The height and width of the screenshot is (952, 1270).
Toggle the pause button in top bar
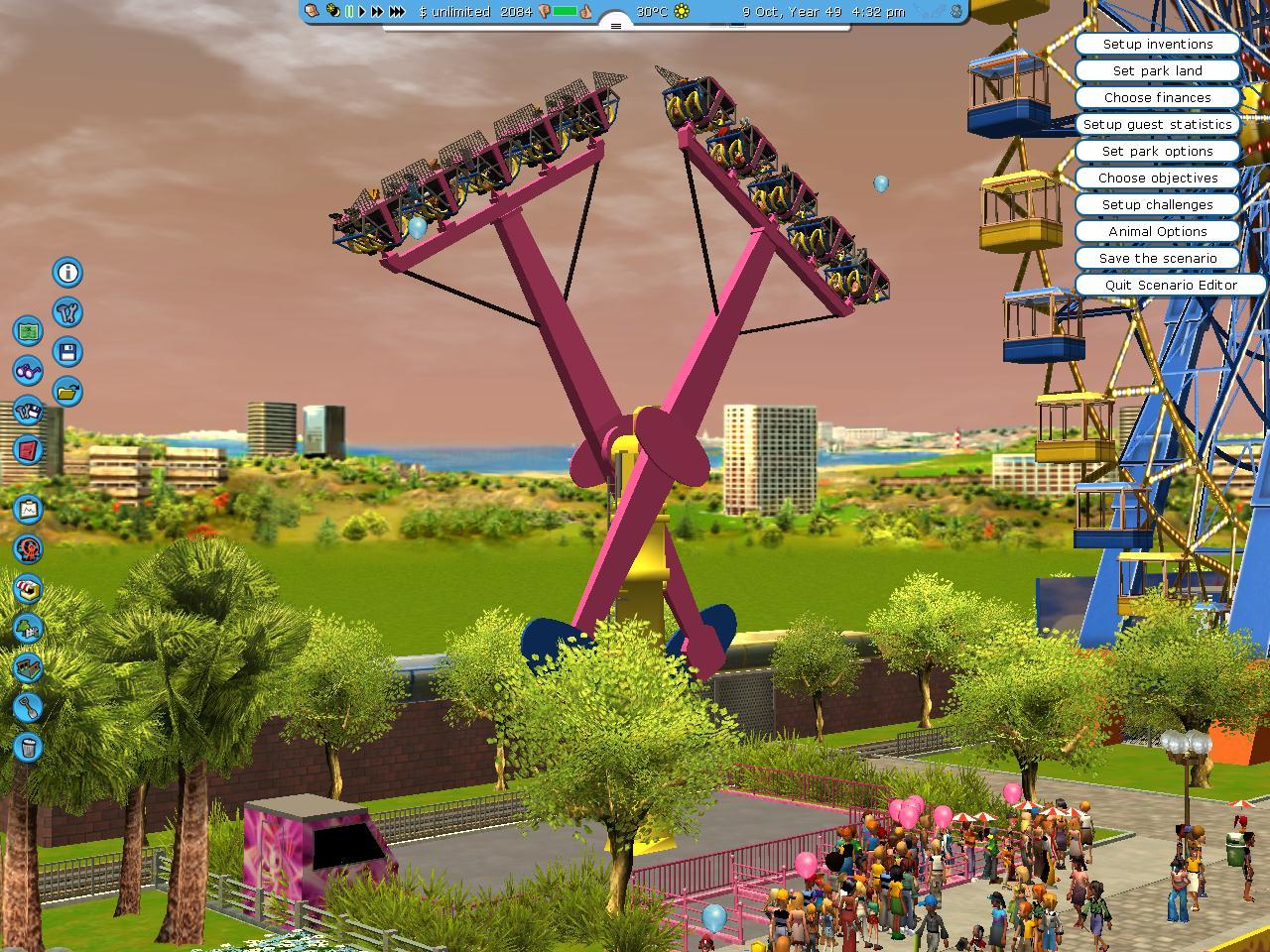coord(349,13)
